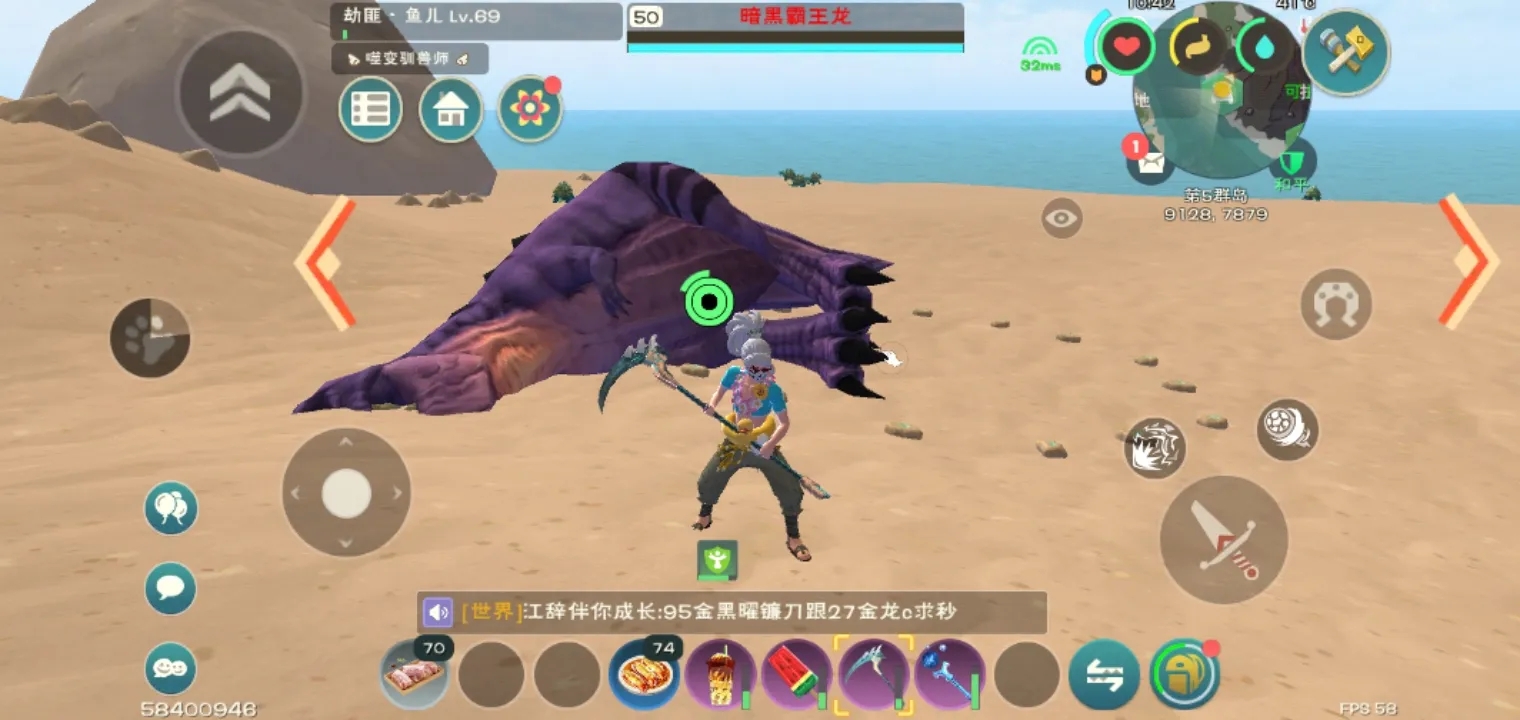Open the smiling faces social icon

(170, 670)
